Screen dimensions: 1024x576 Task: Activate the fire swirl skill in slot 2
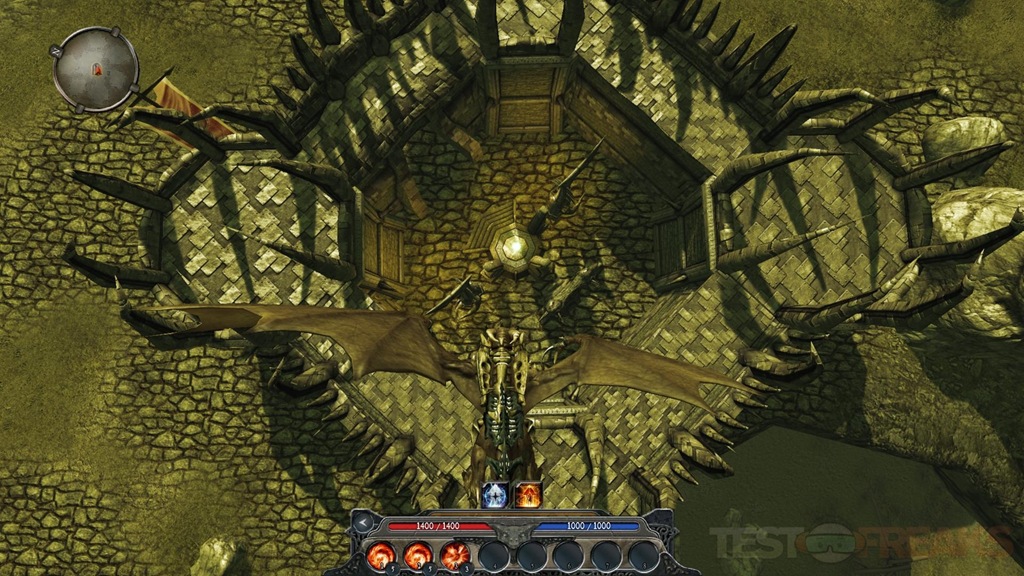coord(418,554)
